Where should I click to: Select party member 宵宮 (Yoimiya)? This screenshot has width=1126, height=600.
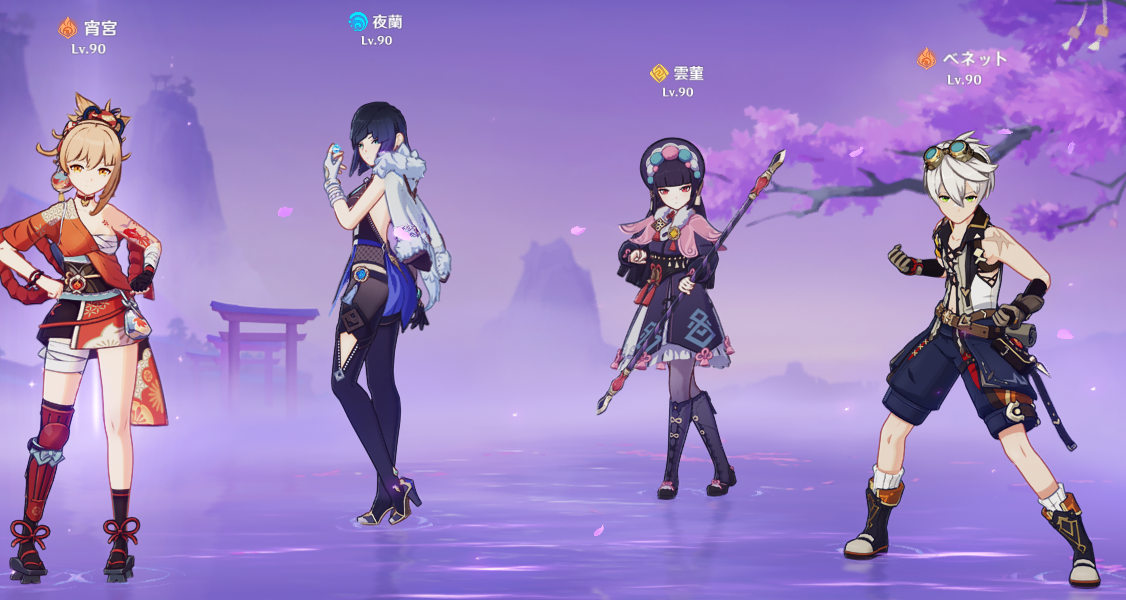click(88, 330)
